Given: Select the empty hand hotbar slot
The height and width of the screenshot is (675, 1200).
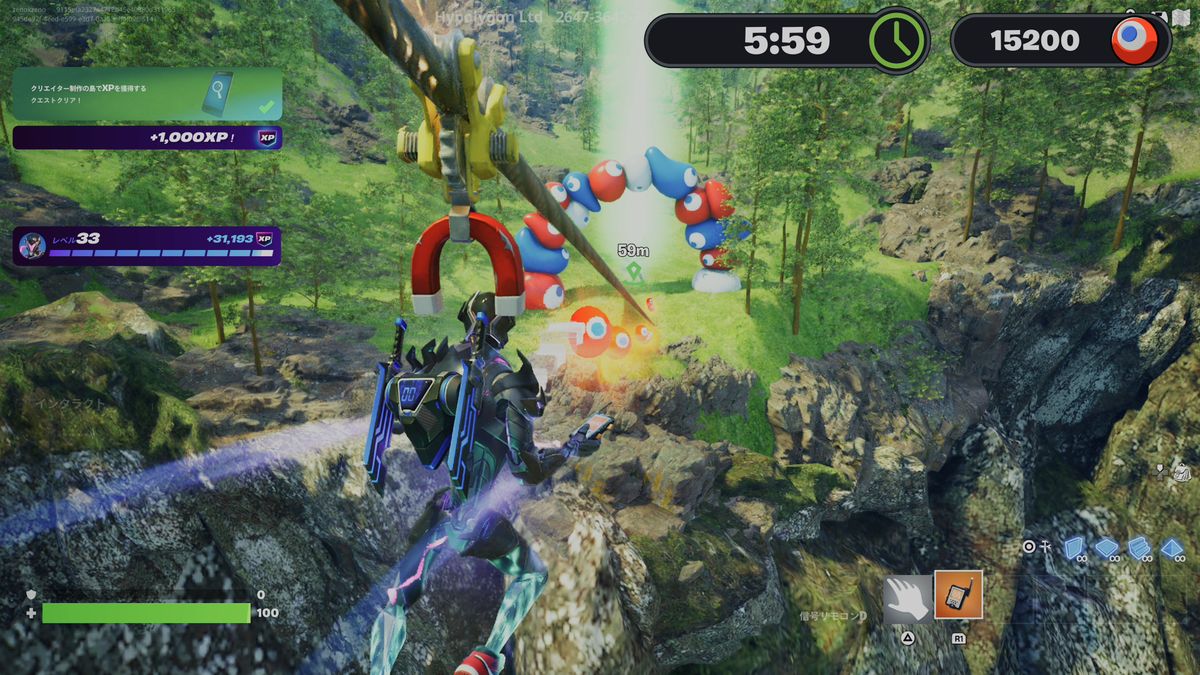Looking at the screenshot, I should [907, 598].
